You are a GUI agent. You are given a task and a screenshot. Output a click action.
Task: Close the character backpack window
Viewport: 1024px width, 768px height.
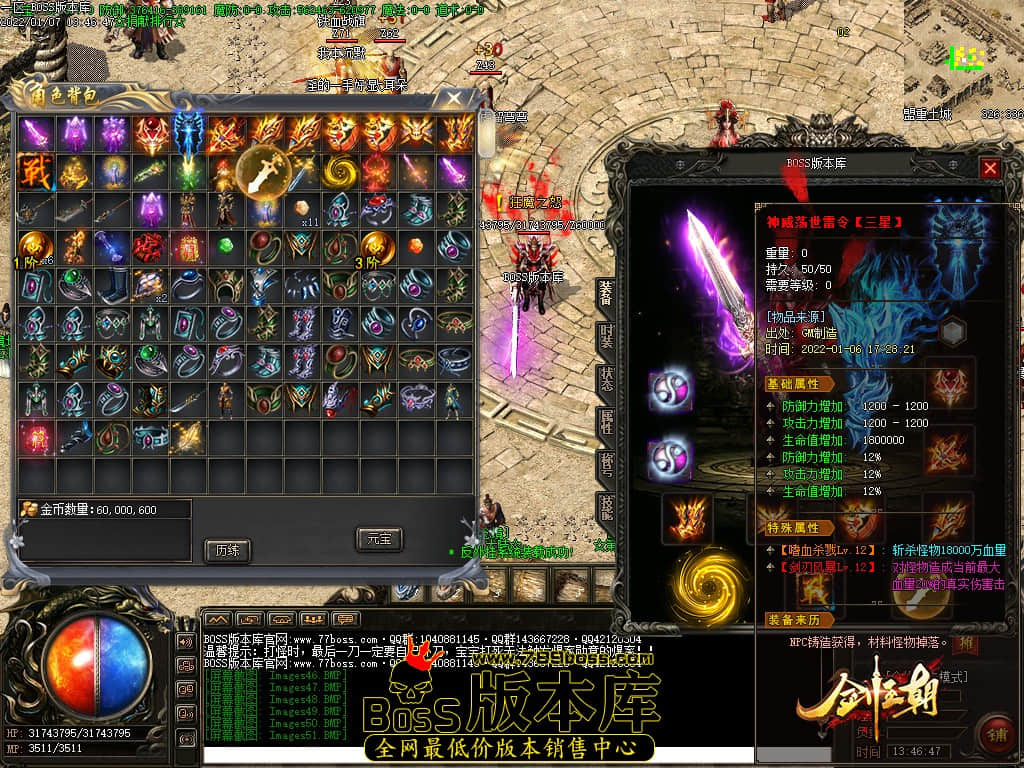[454, 98]
